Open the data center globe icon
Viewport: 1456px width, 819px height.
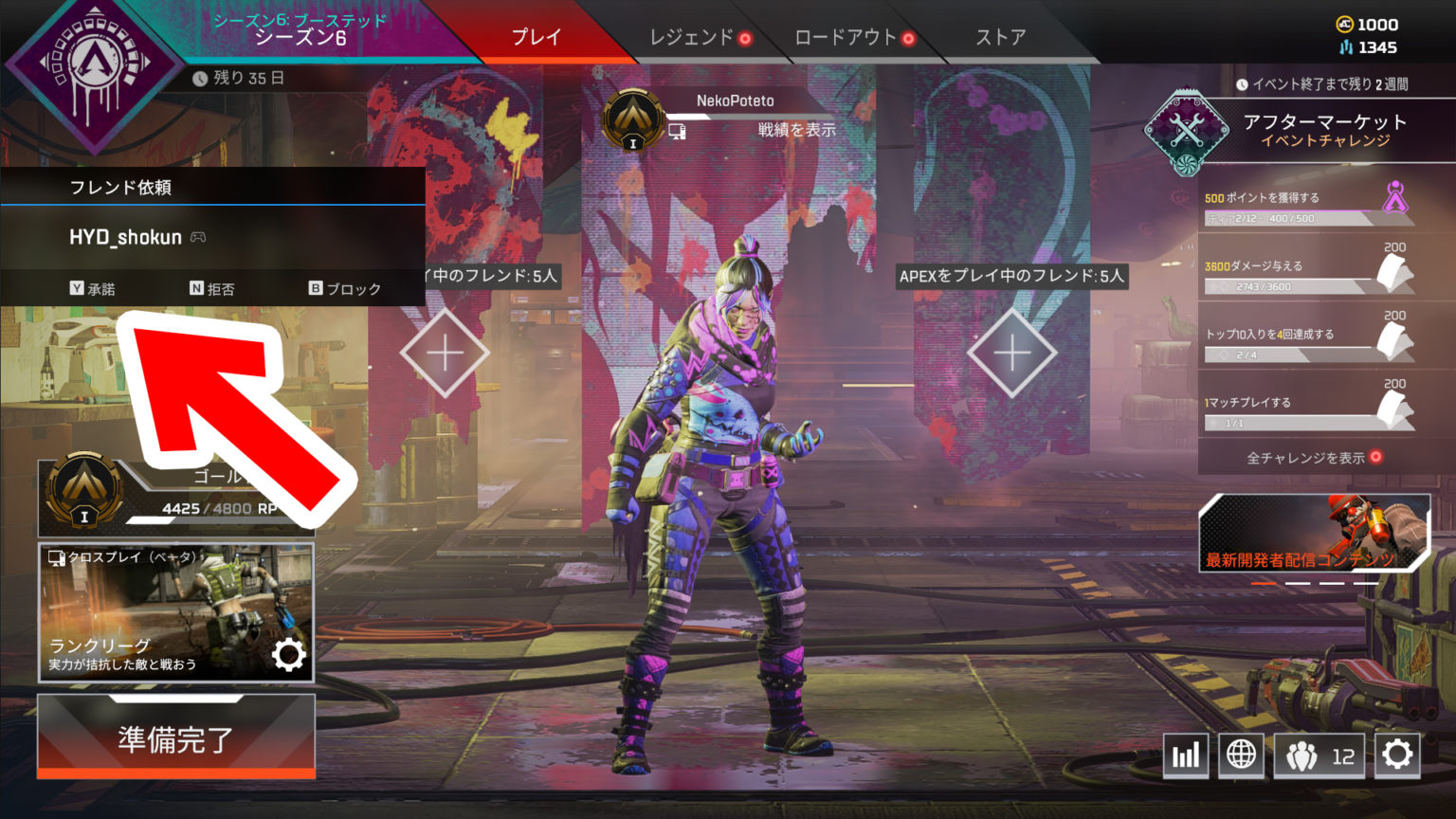1242,755
